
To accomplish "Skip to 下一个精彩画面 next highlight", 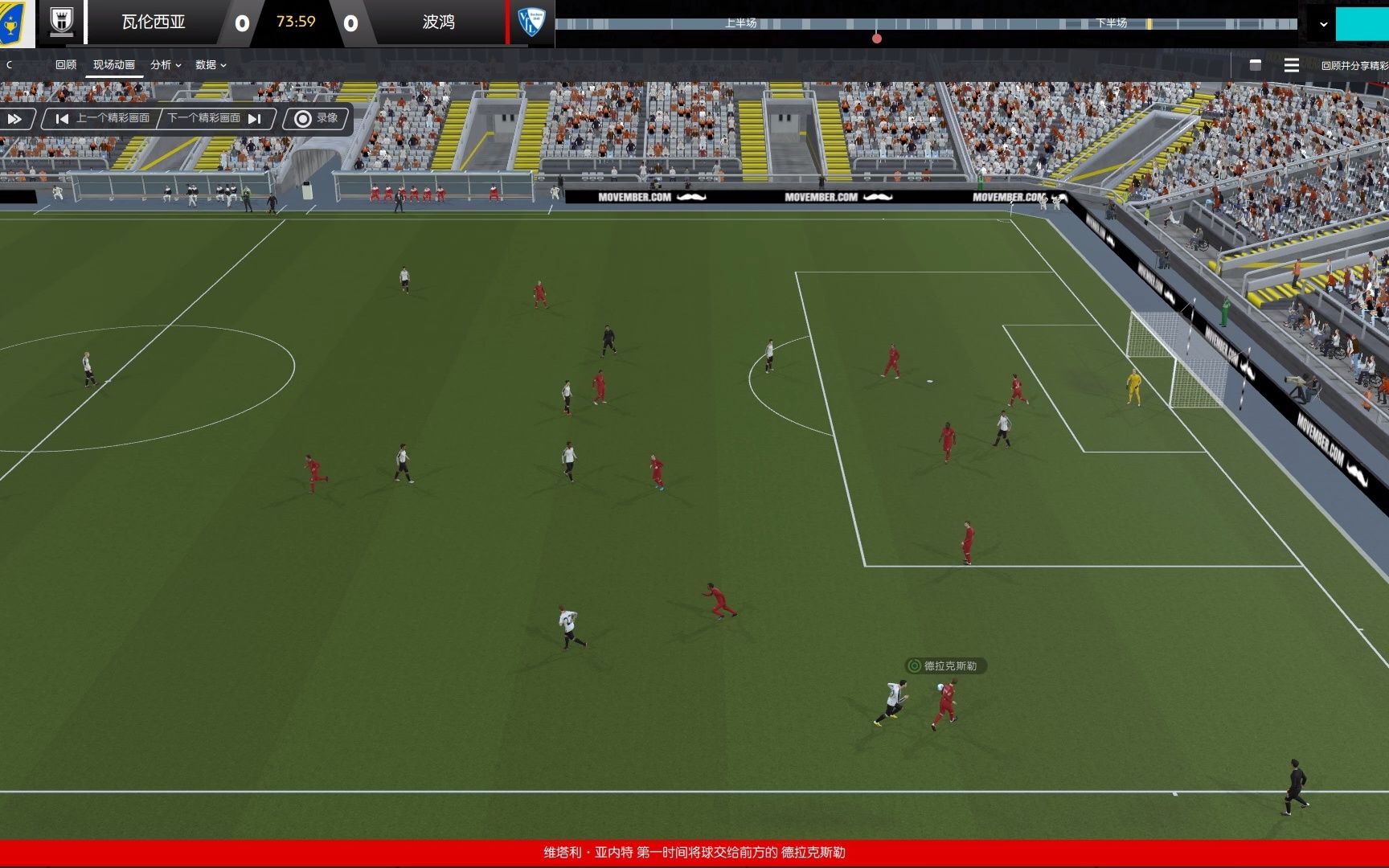I will coord(214,119).
